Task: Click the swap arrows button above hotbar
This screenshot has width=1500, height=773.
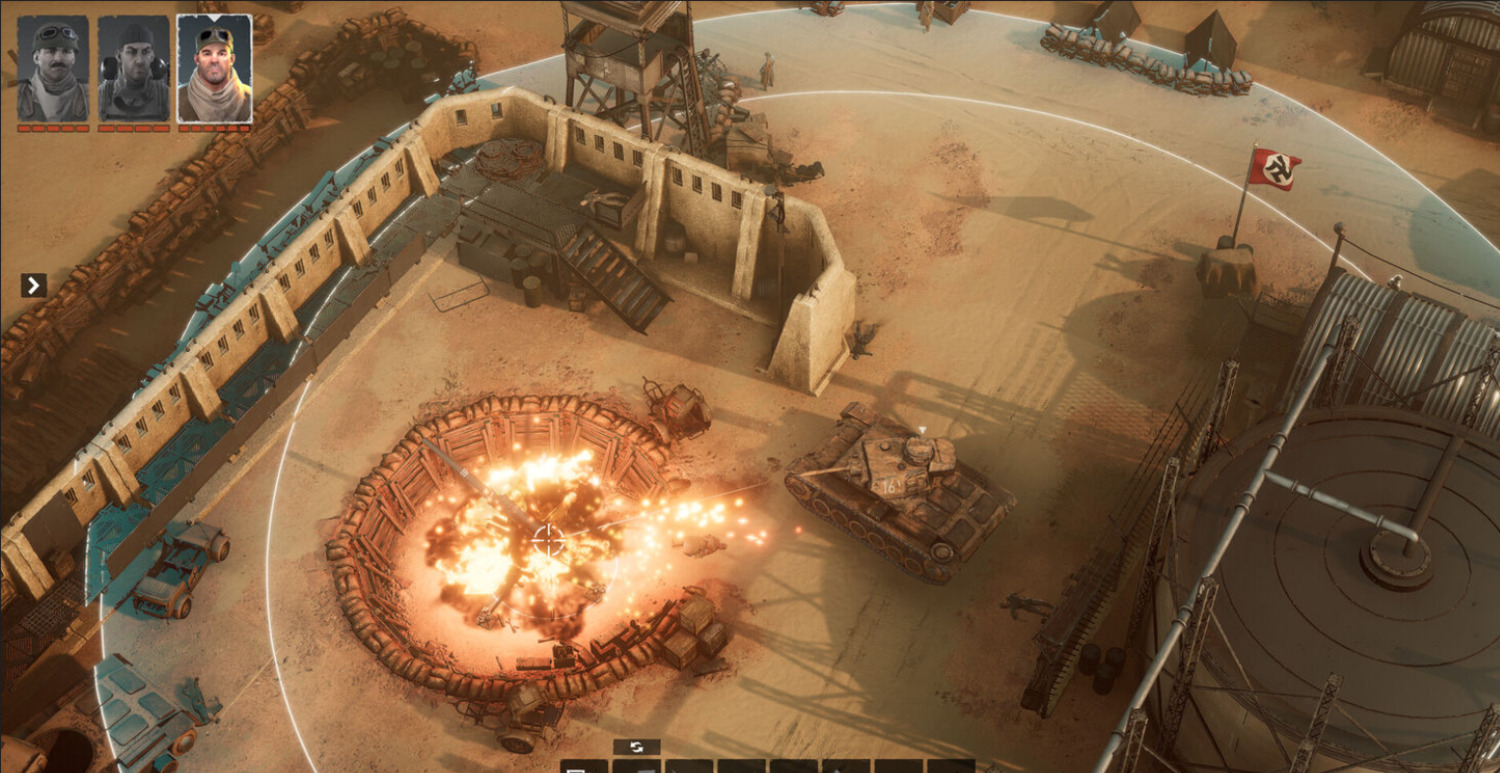Action: coord(636,747)
